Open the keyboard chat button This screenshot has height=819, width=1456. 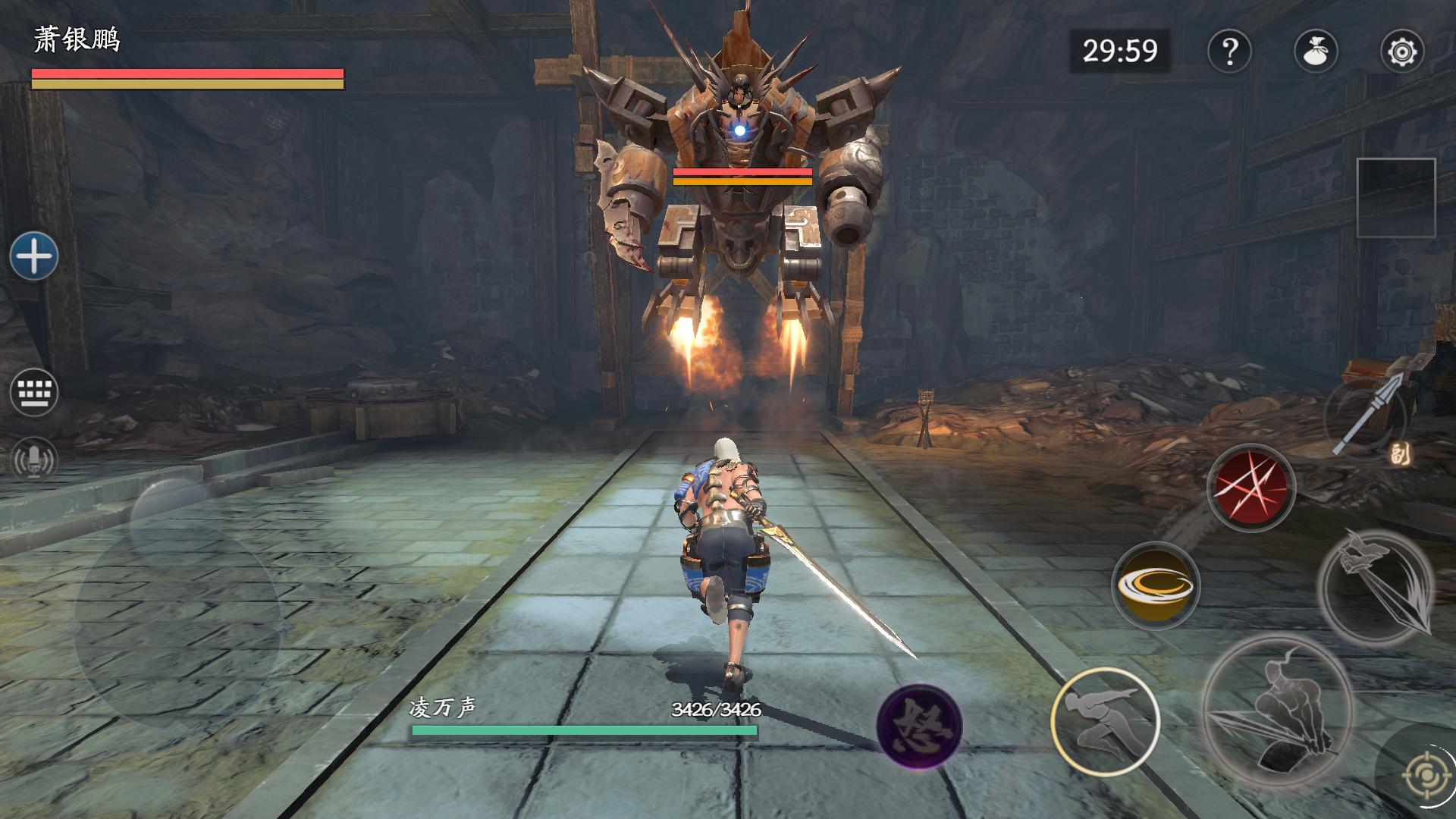click(34, 392)
